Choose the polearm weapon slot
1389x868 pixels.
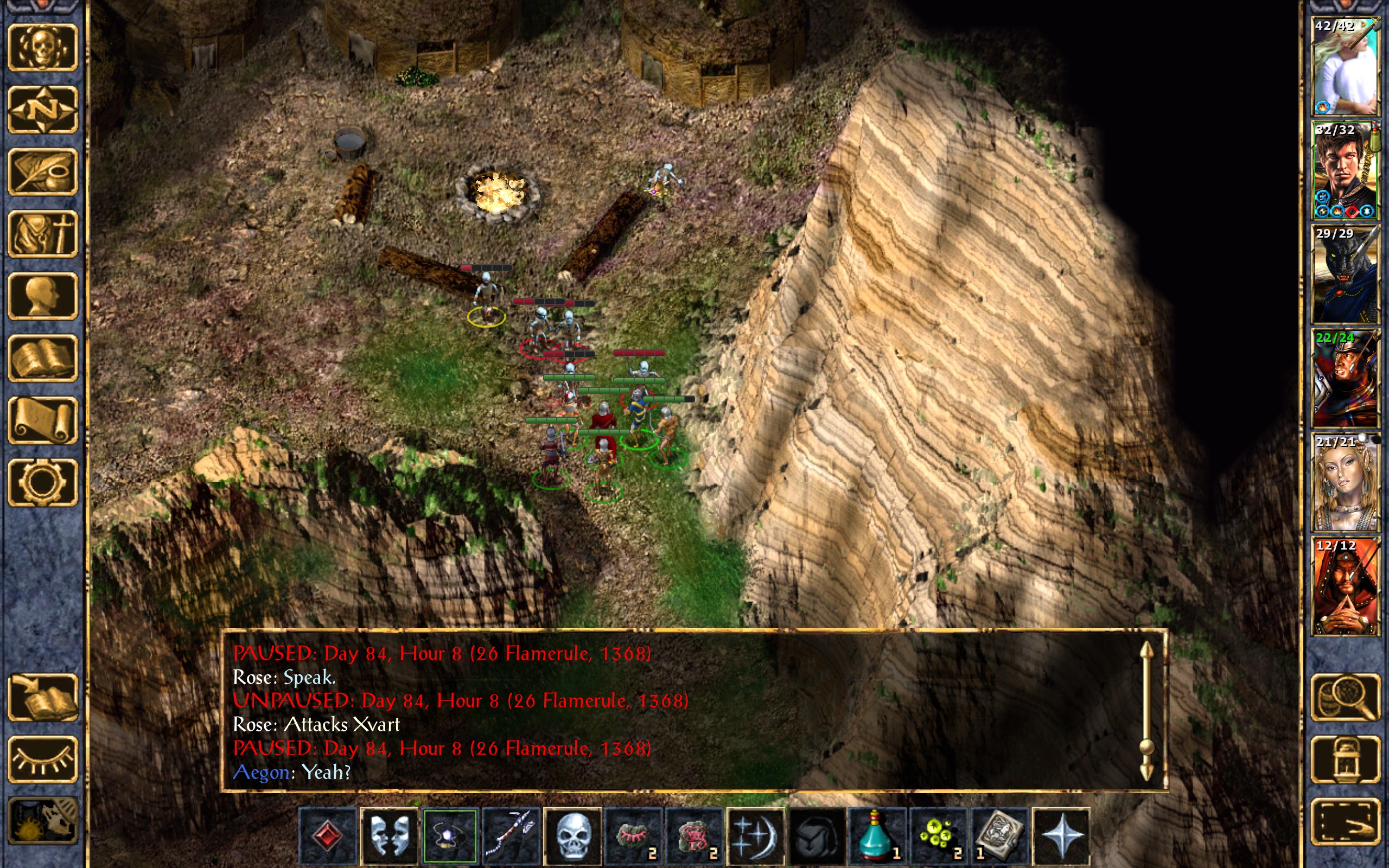point(511,835)
